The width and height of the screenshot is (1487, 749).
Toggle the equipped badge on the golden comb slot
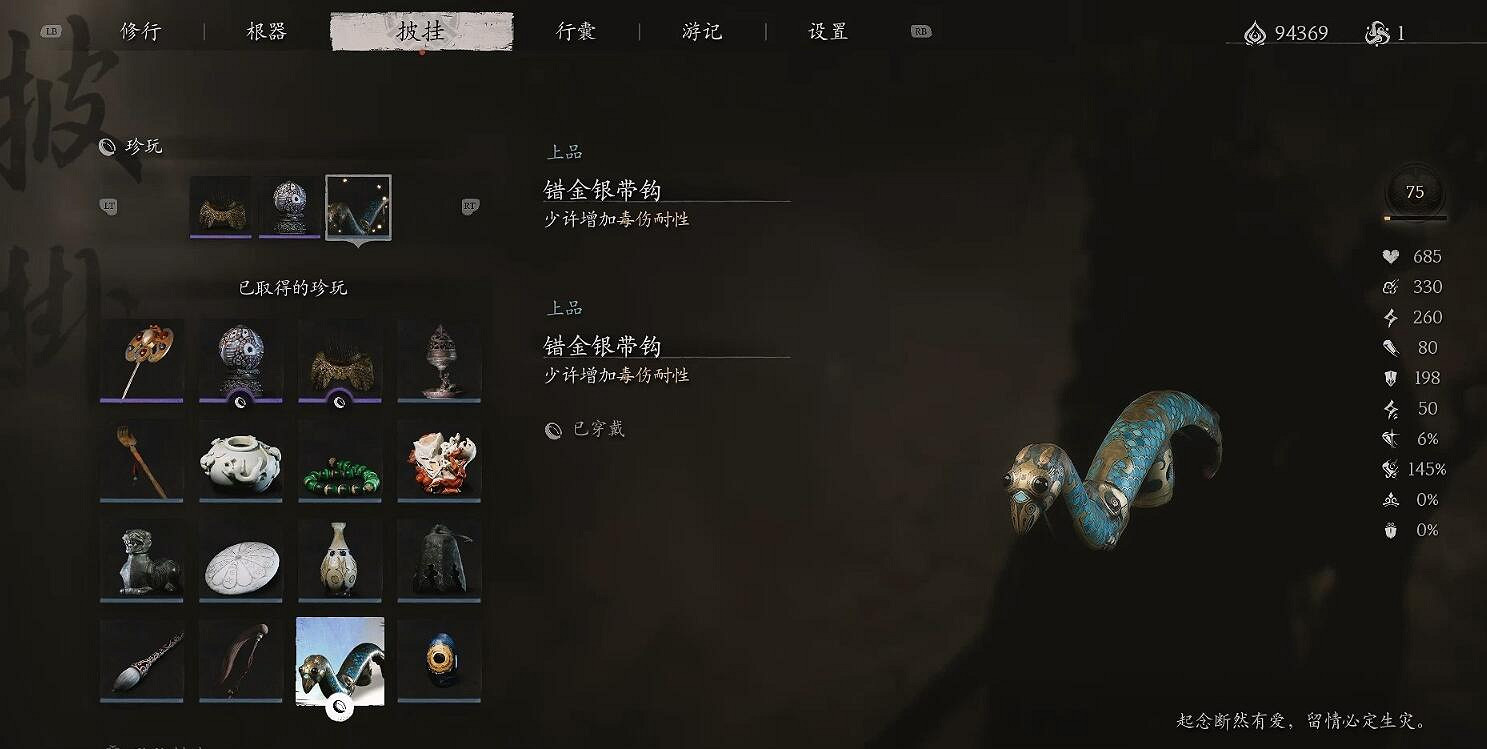[x=339, y=404]
